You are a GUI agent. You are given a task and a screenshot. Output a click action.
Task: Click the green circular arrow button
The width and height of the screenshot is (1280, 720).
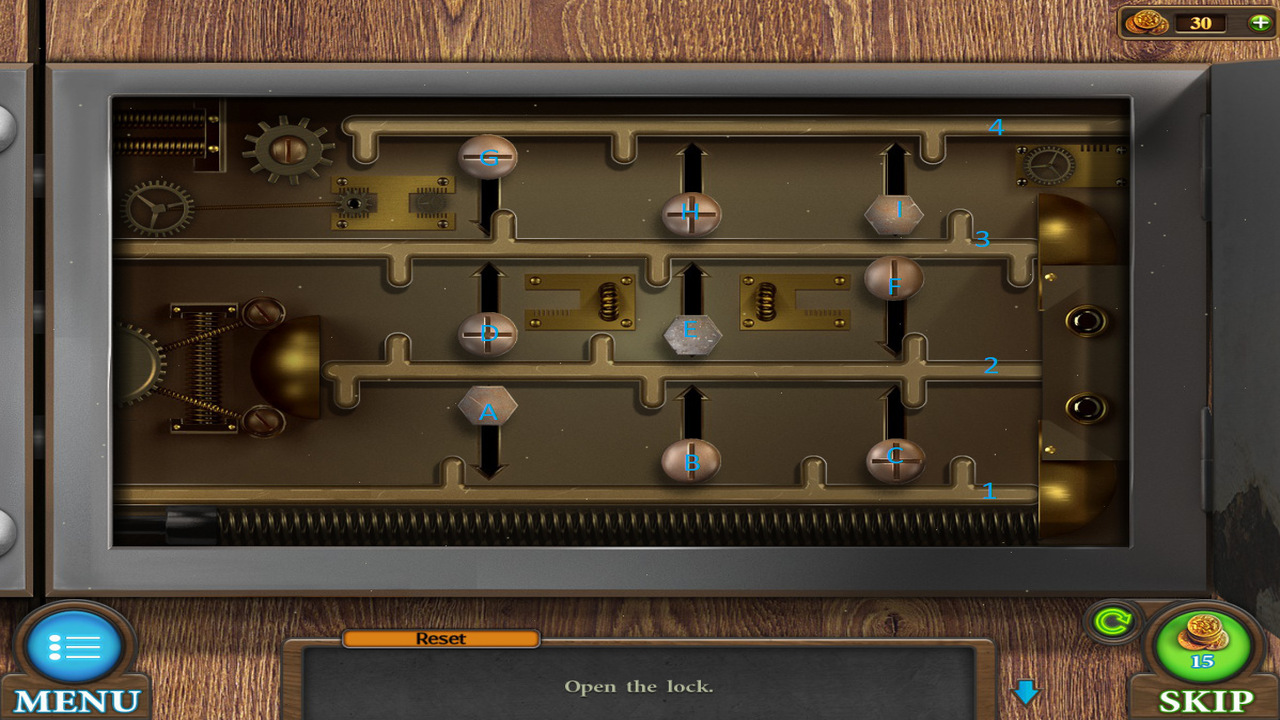click(1111, 623)
